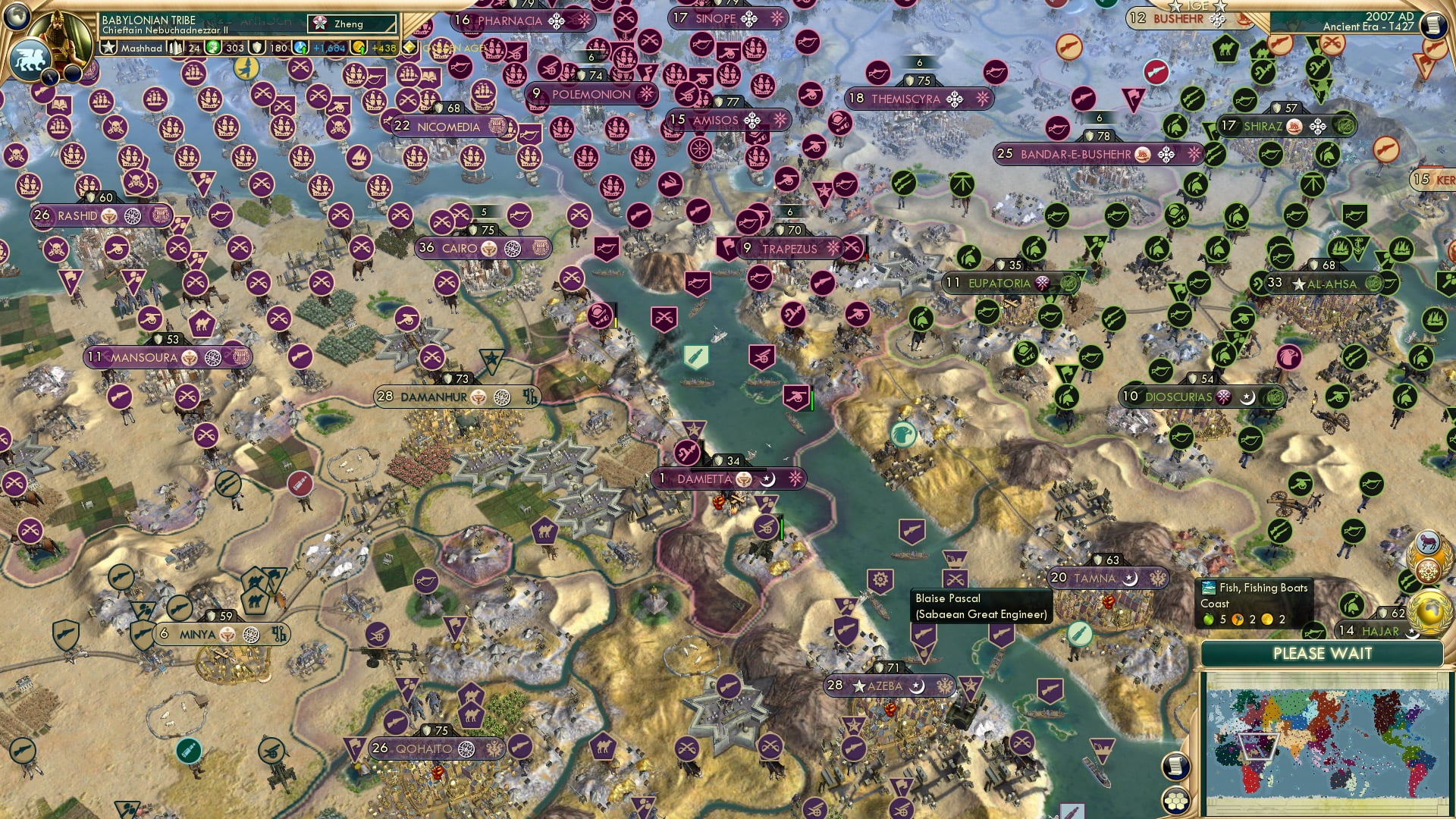The image size is (1456, 819).
Task: Click the ram medallion near right edge
Action: 1429,540
